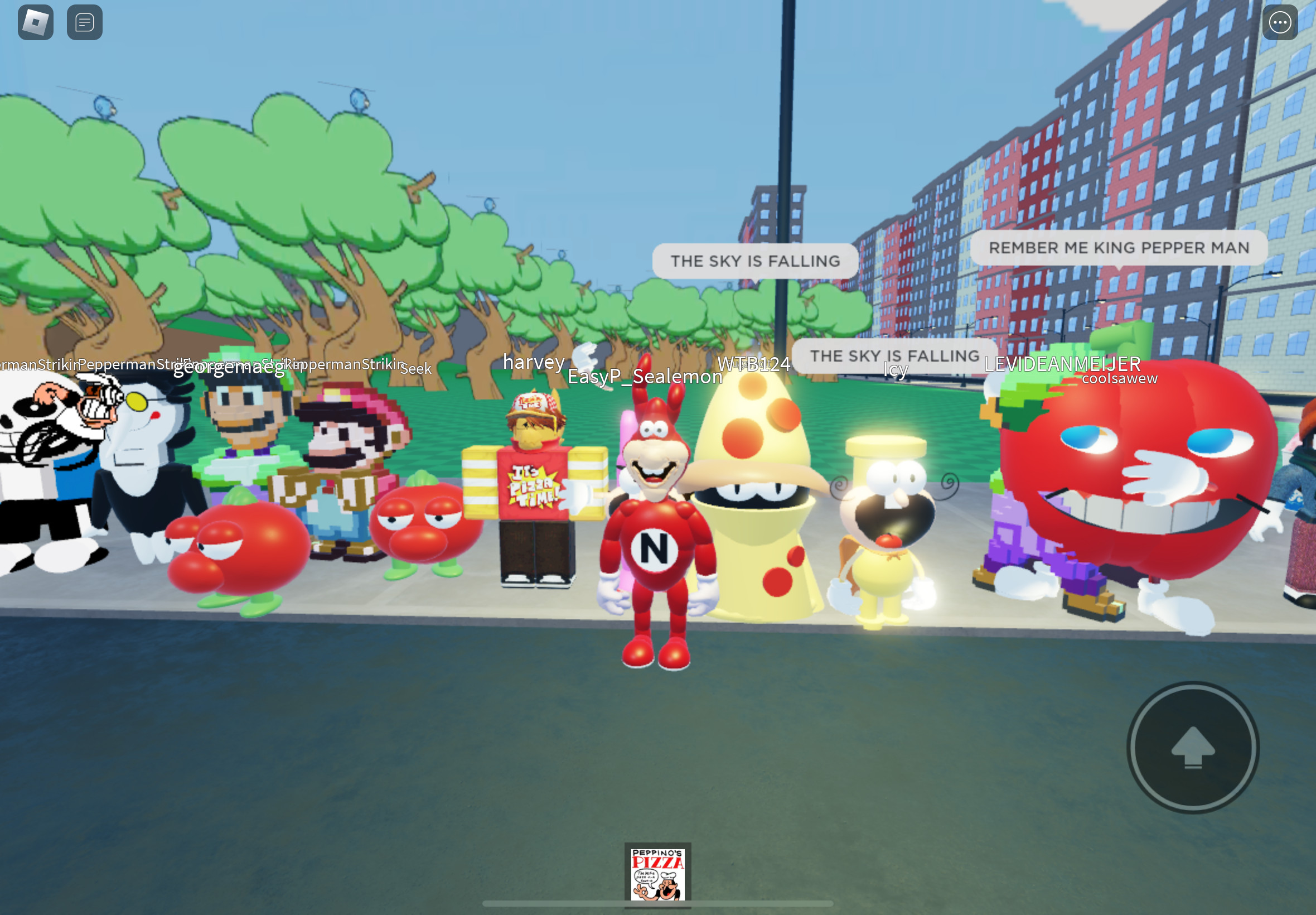Open the three-dot options menu
Viewport: 1316px width, 915px height.
tap(1279, 22)
